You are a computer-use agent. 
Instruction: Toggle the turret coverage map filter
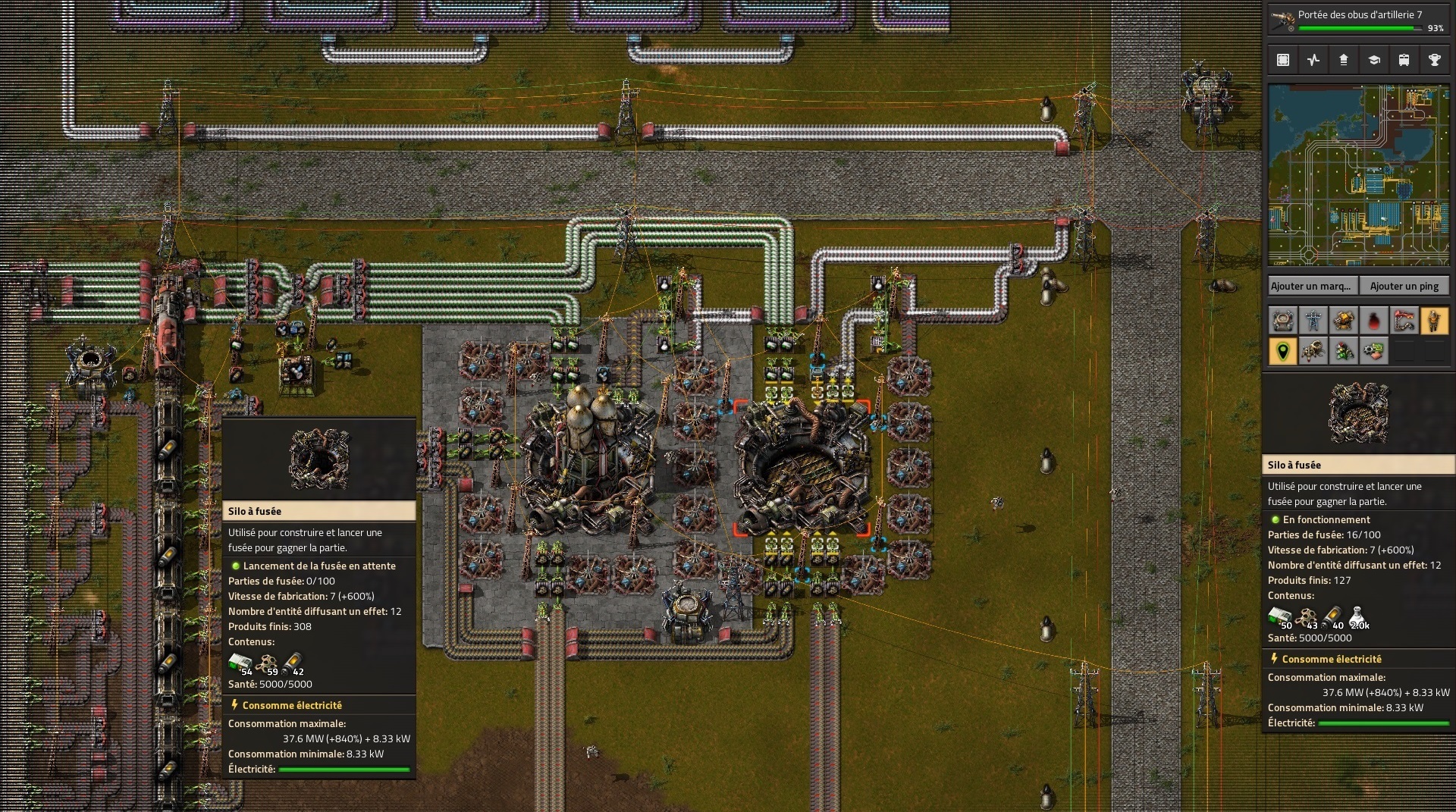(x=1344, y=321)
